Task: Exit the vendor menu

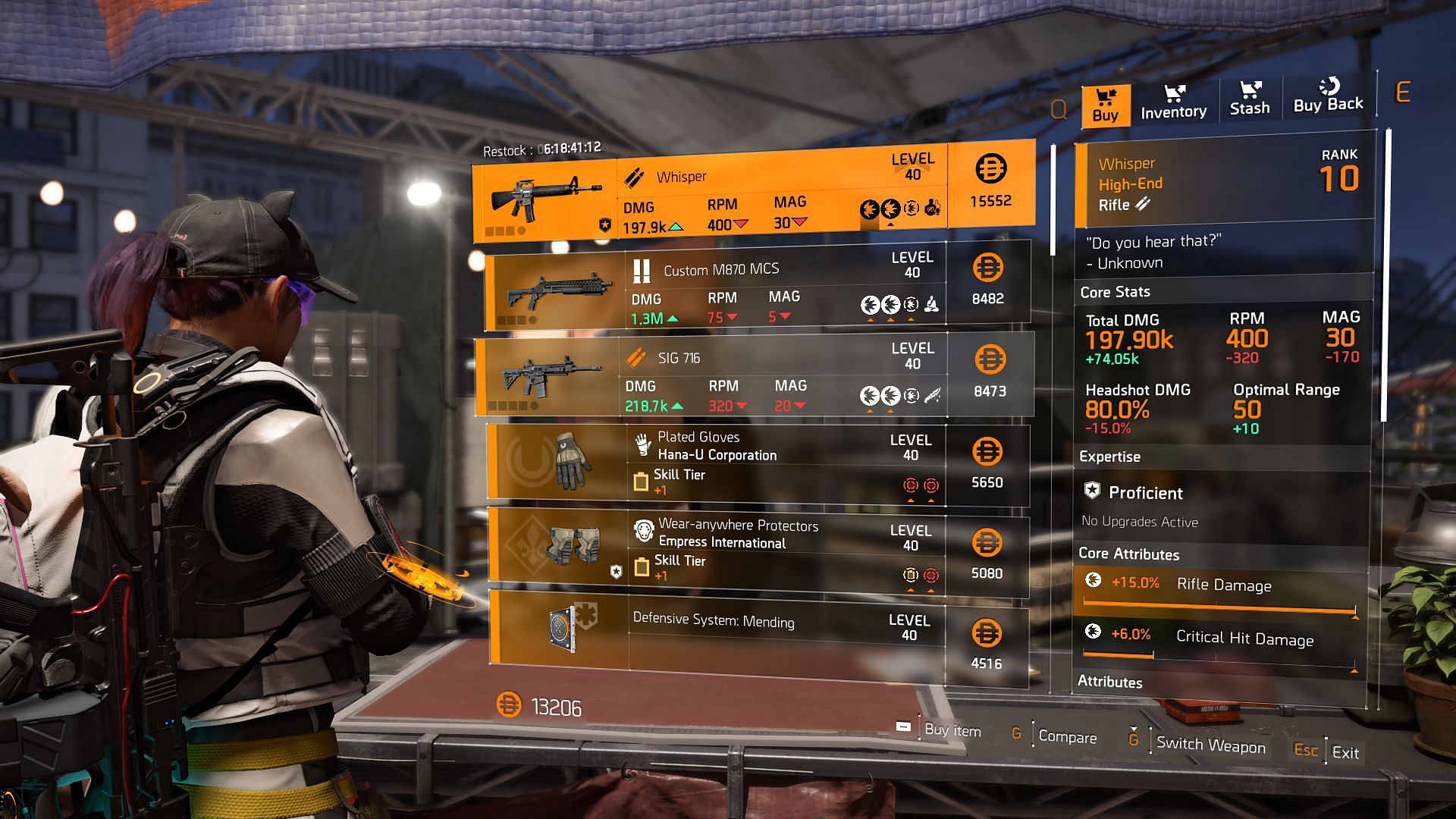Action: [x=1345, y=752]
